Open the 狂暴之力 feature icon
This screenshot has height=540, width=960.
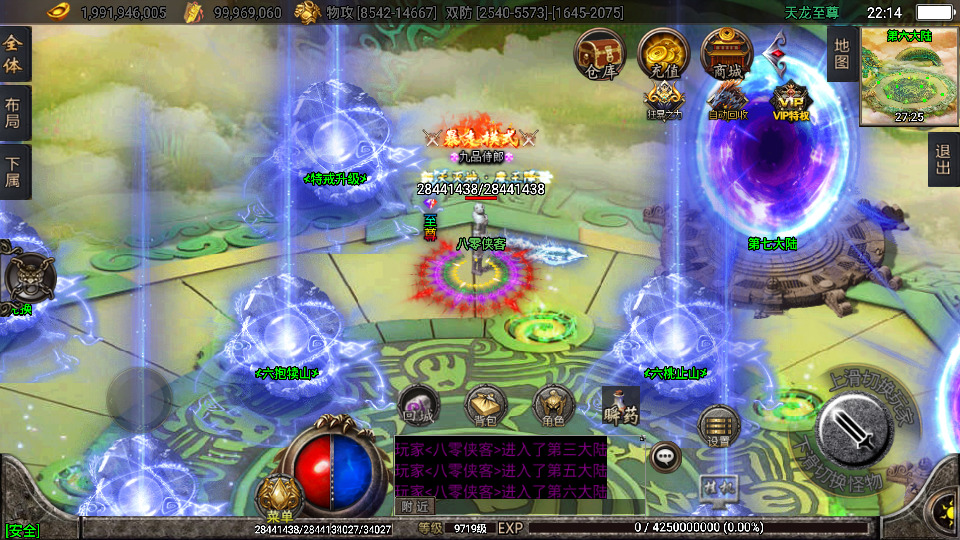pos(664,100)
